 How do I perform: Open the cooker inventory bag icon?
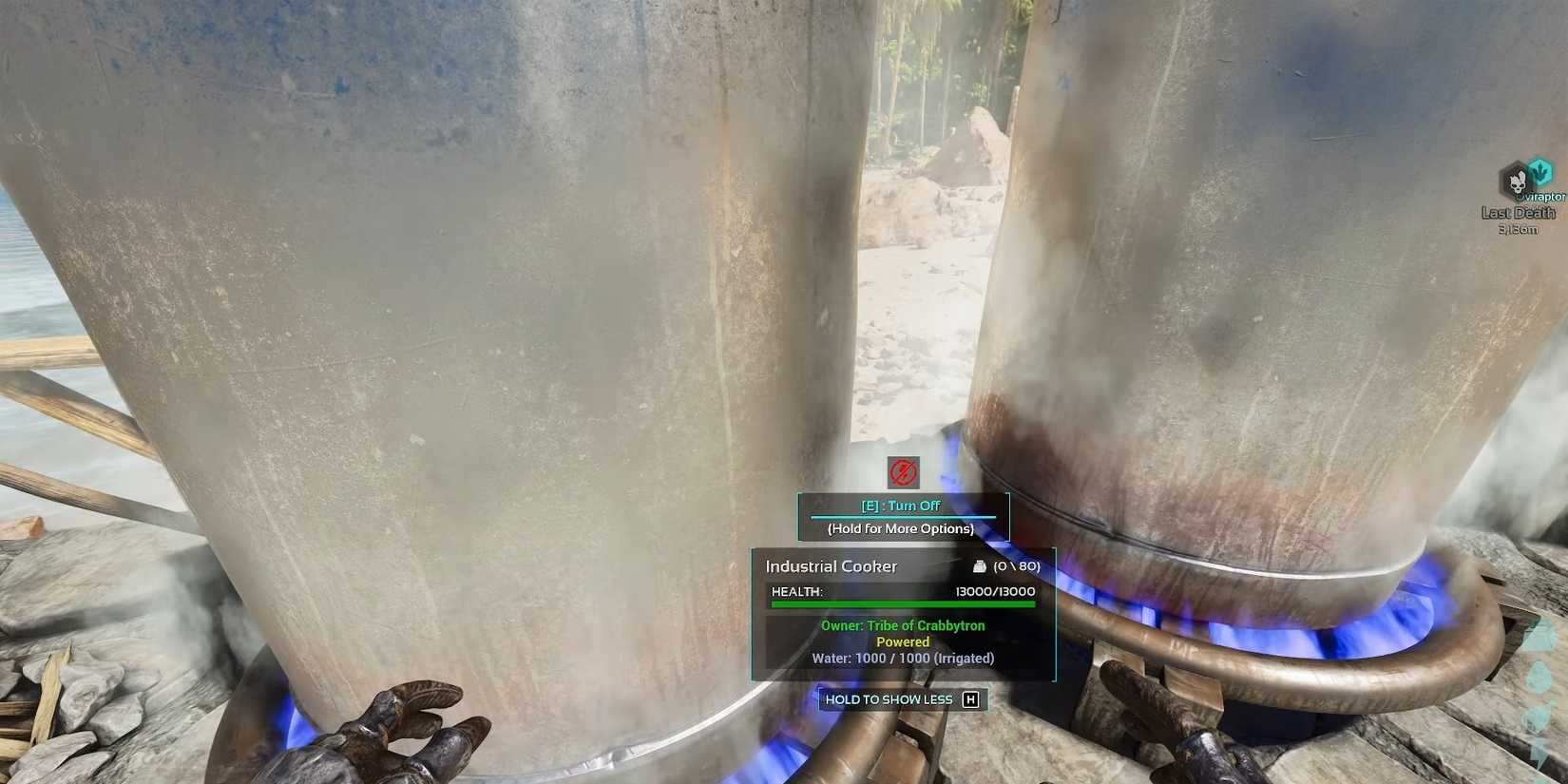[x=980, y=564]
